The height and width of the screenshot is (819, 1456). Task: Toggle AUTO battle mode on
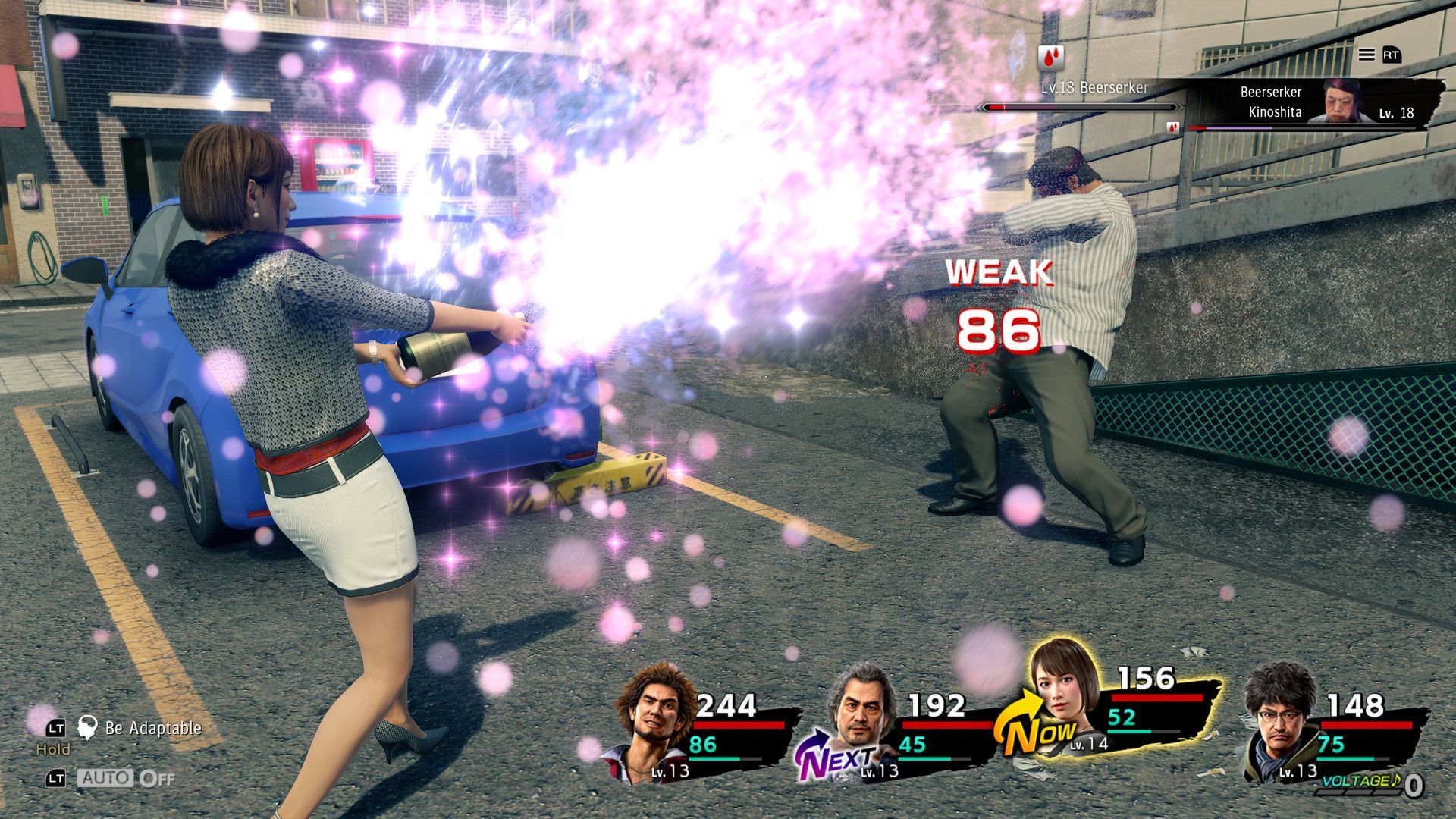click(107, 778)
